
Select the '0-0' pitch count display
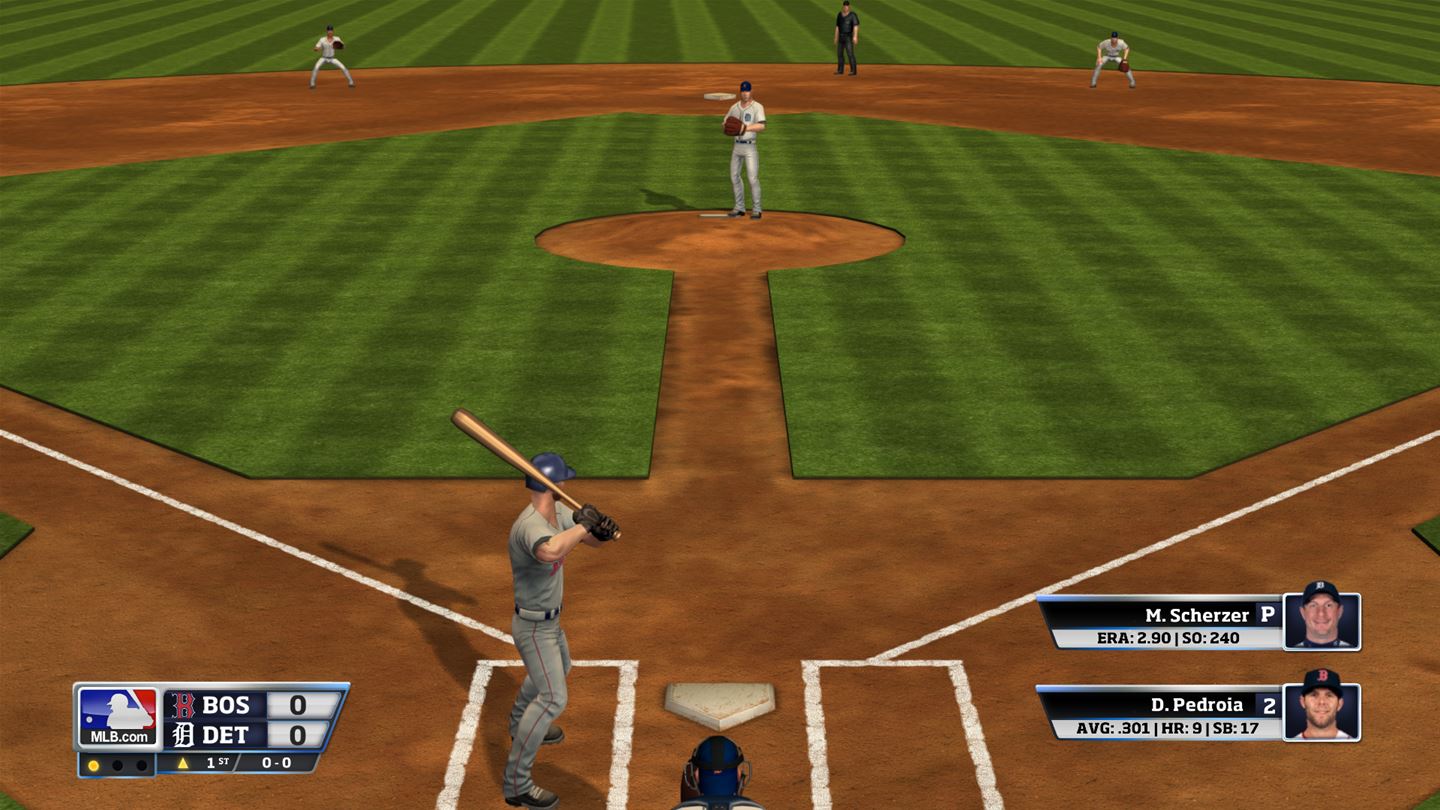coord(276,763)
